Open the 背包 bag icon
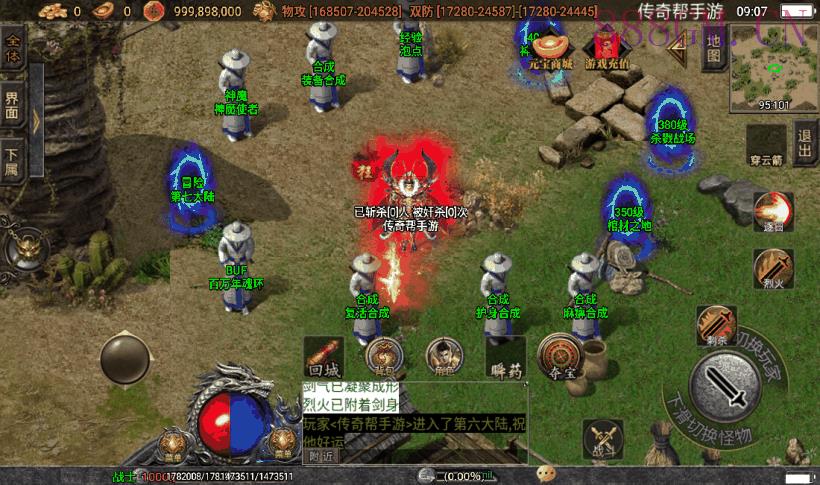 pyautogui.click(x=384, y=356)
